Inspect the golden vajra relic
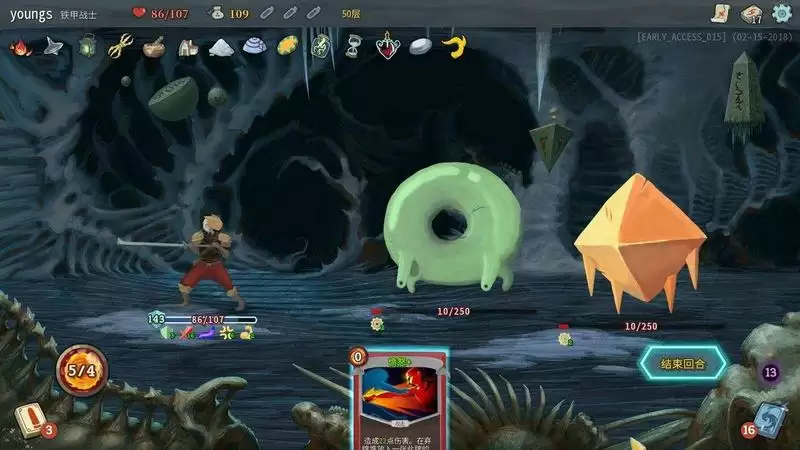This screenshot has height=450, width=800. (x=121, y=46)
